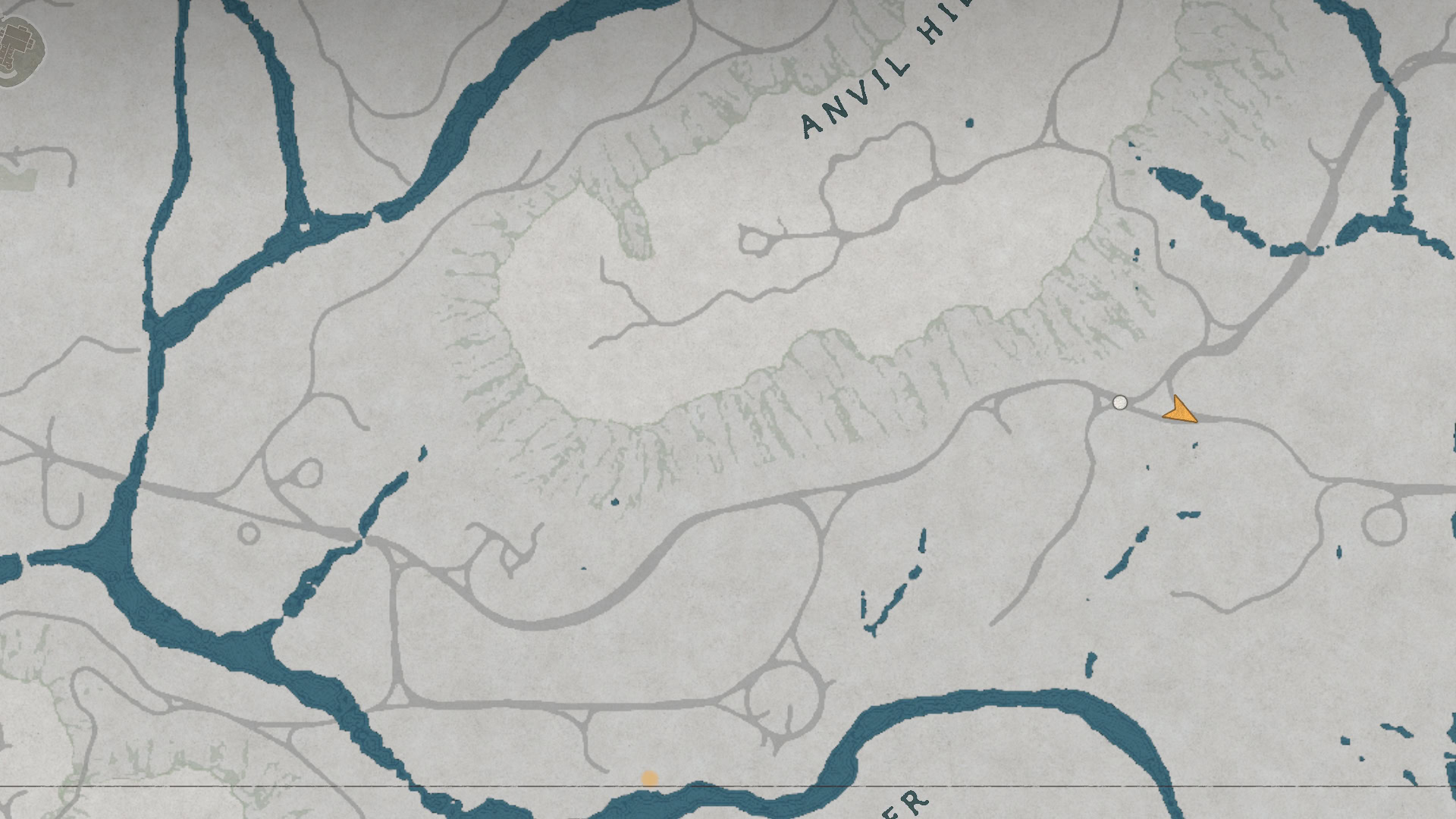Click the orange dot marker at the bottom
Viewport: 1456px width, 819px height.
651,777
